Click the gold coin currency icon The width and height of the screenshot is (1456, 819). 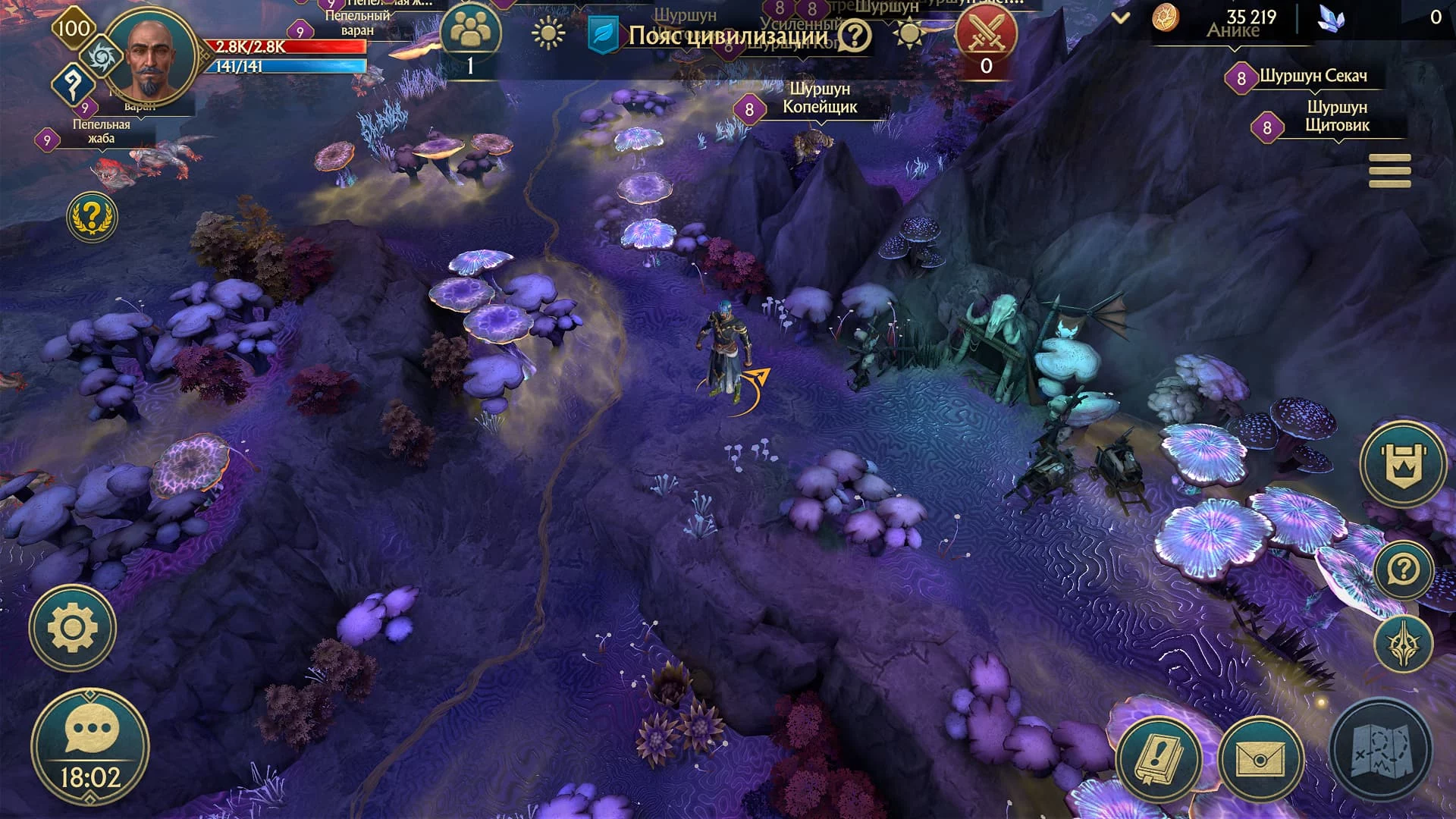(1166, 17)
